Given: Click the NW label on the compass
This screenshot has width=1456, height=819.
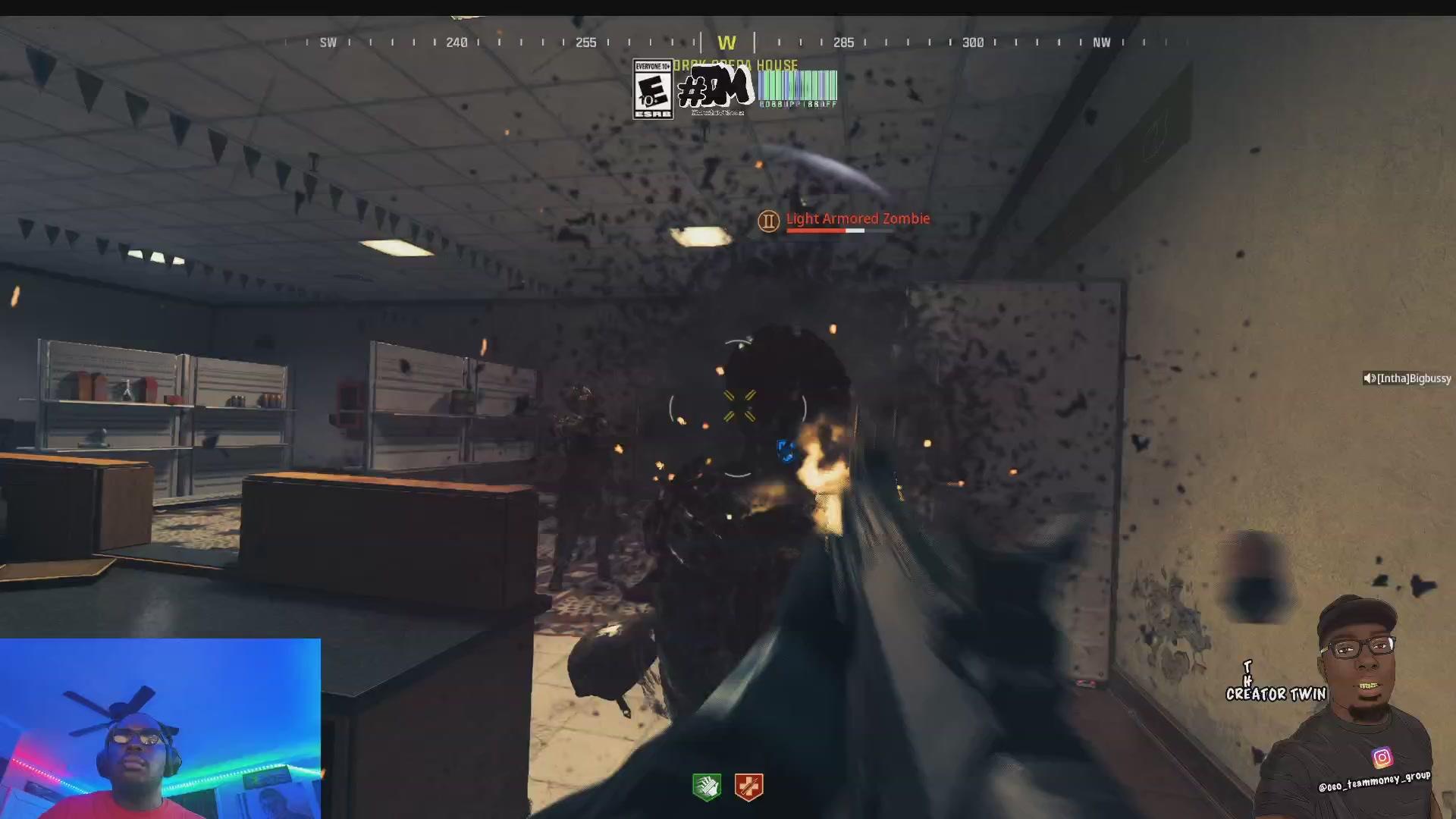Looking at the screenshot, I should 1103,42.
